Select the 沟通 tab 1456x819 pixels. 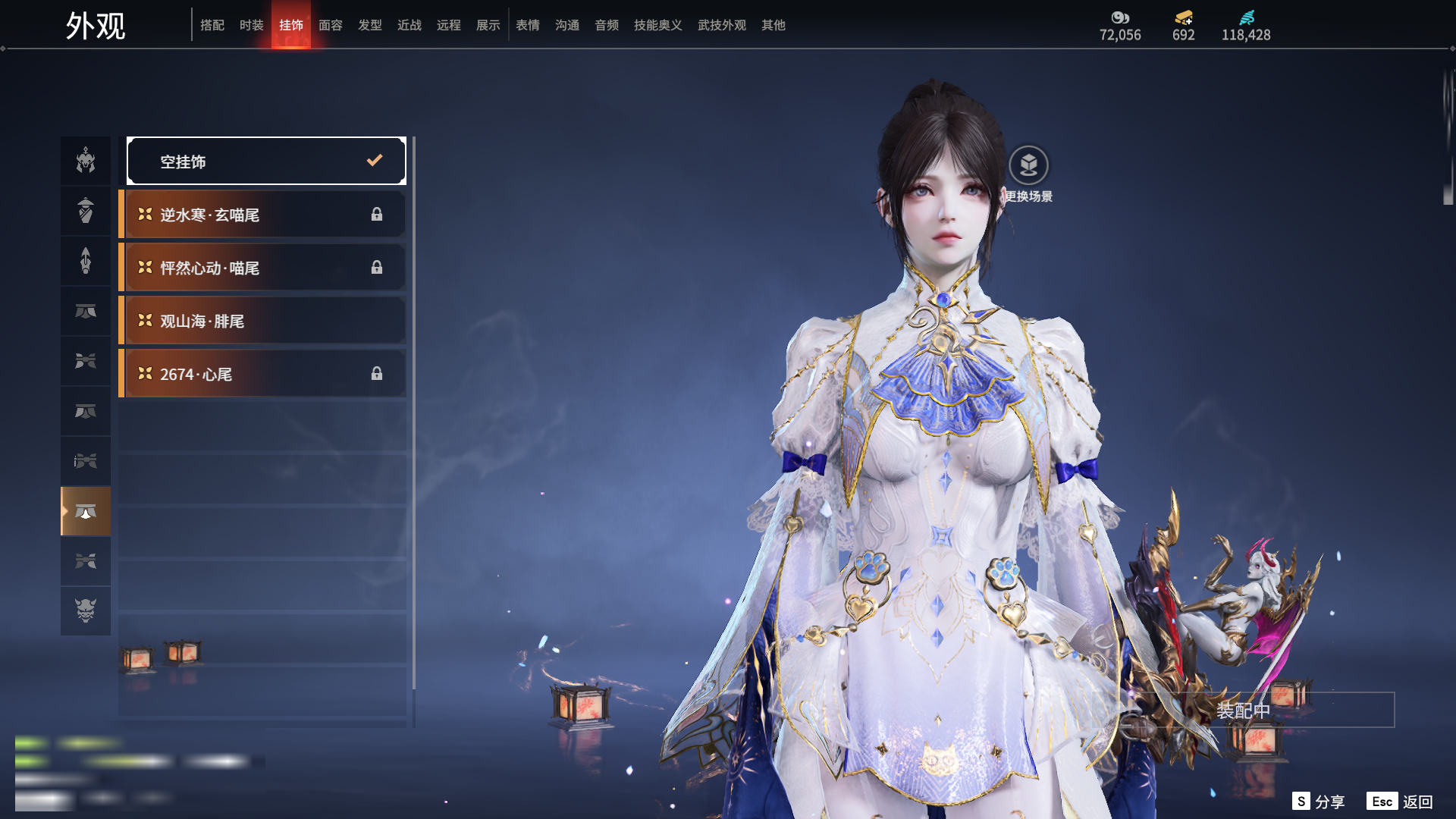pyautogui.click(x=567, y=25)
